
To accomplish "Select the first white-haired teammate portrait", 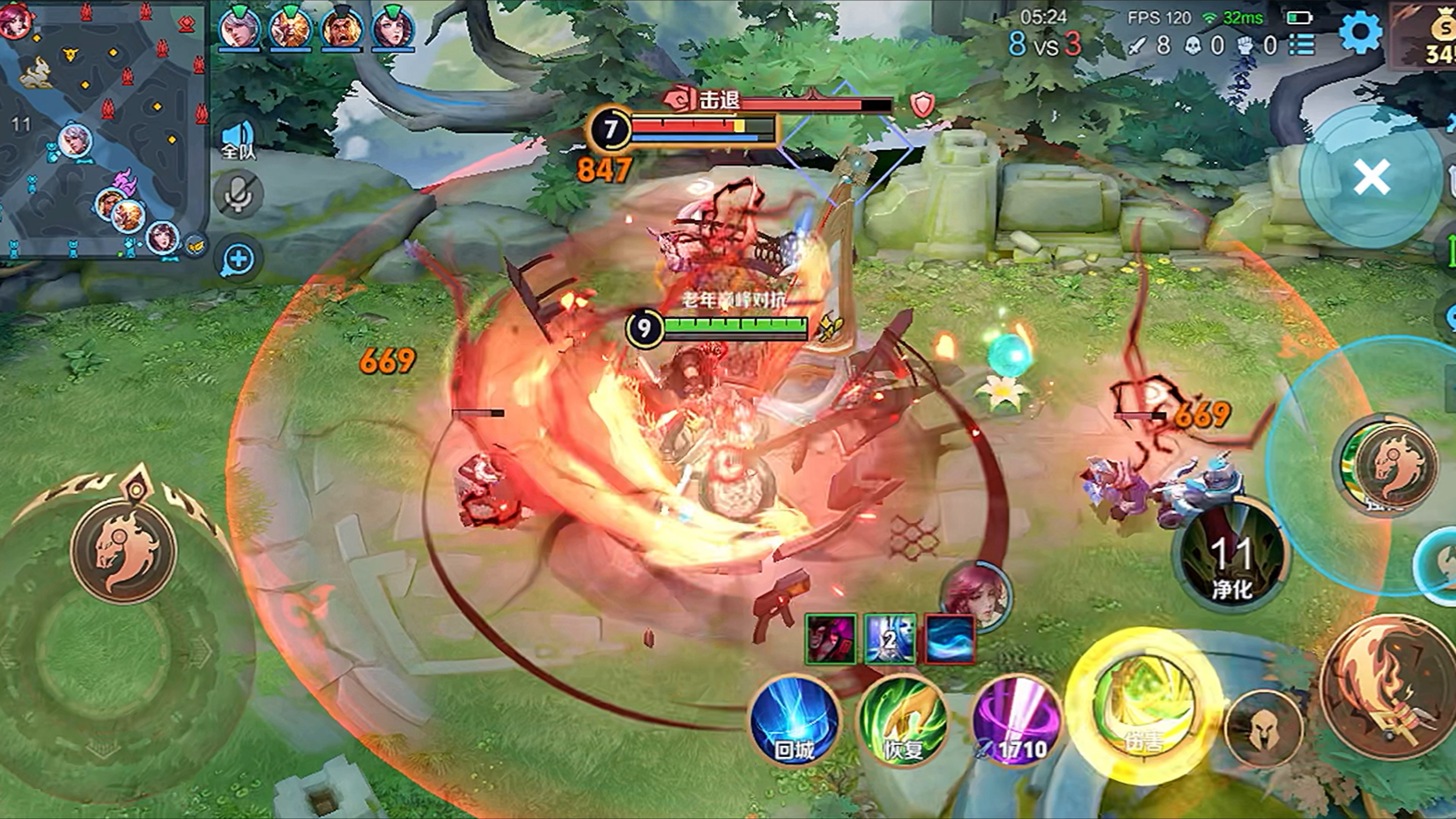I will [239, 28].
